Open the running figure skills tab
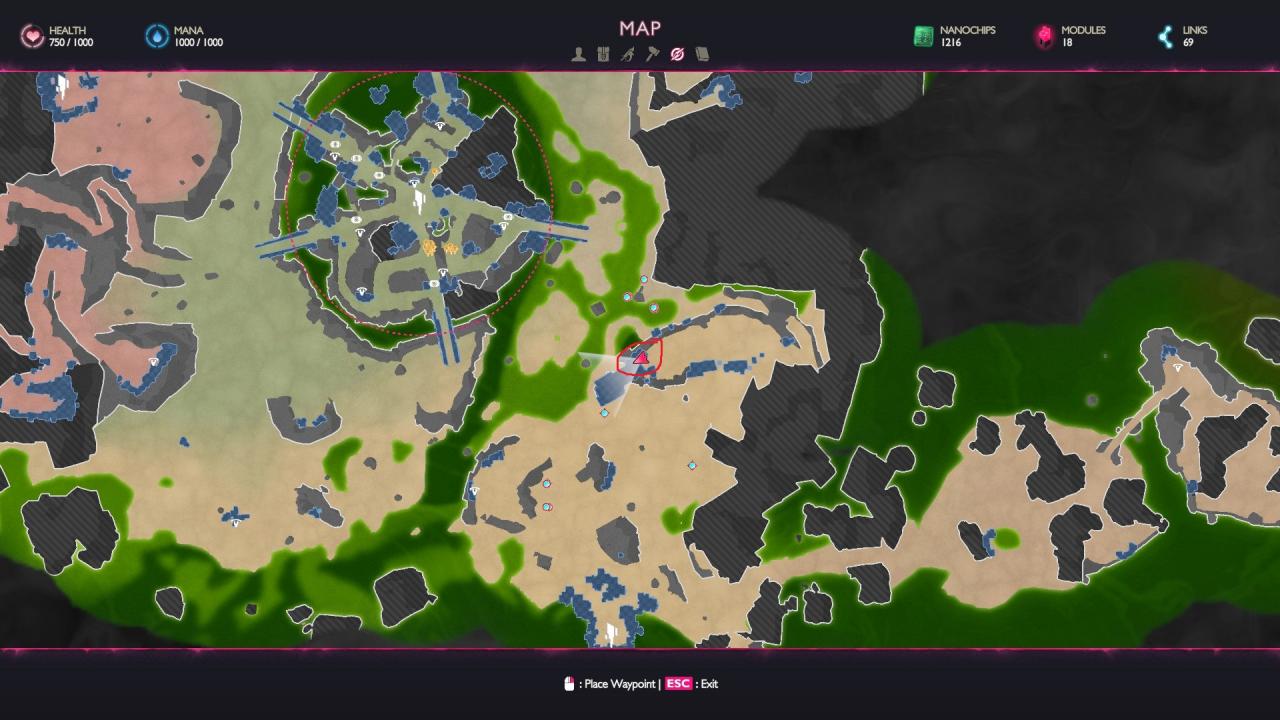 point(627,54)
